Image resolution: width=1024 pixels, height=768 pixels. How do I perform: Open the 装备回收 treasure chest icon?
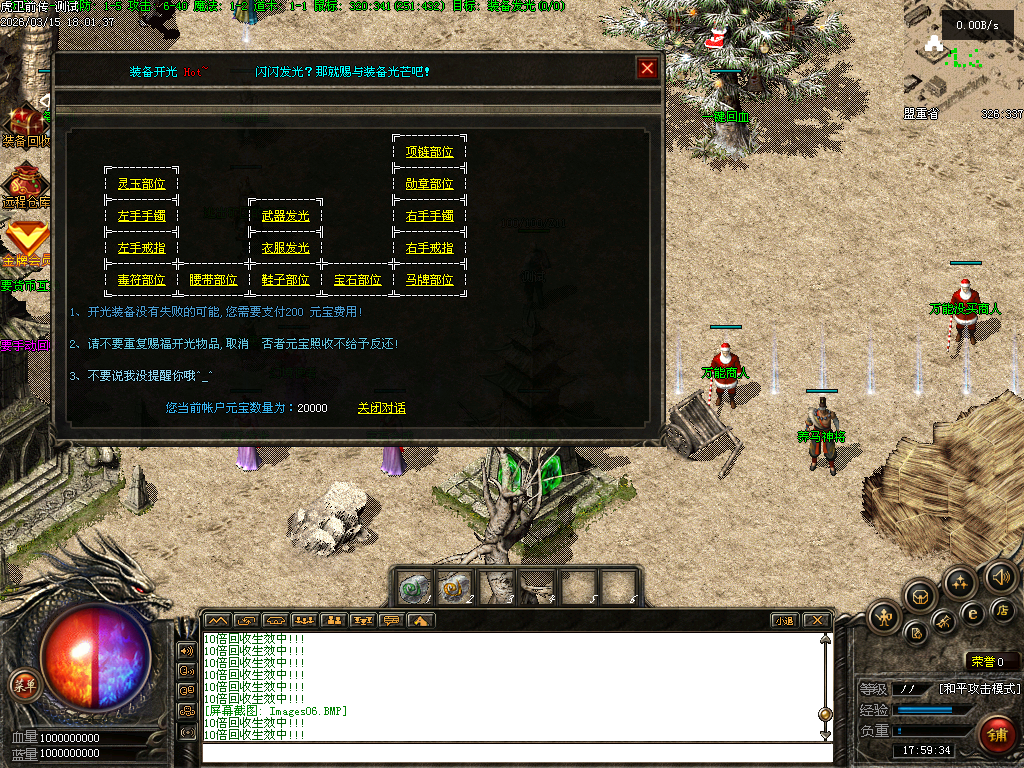pos(24,120)
